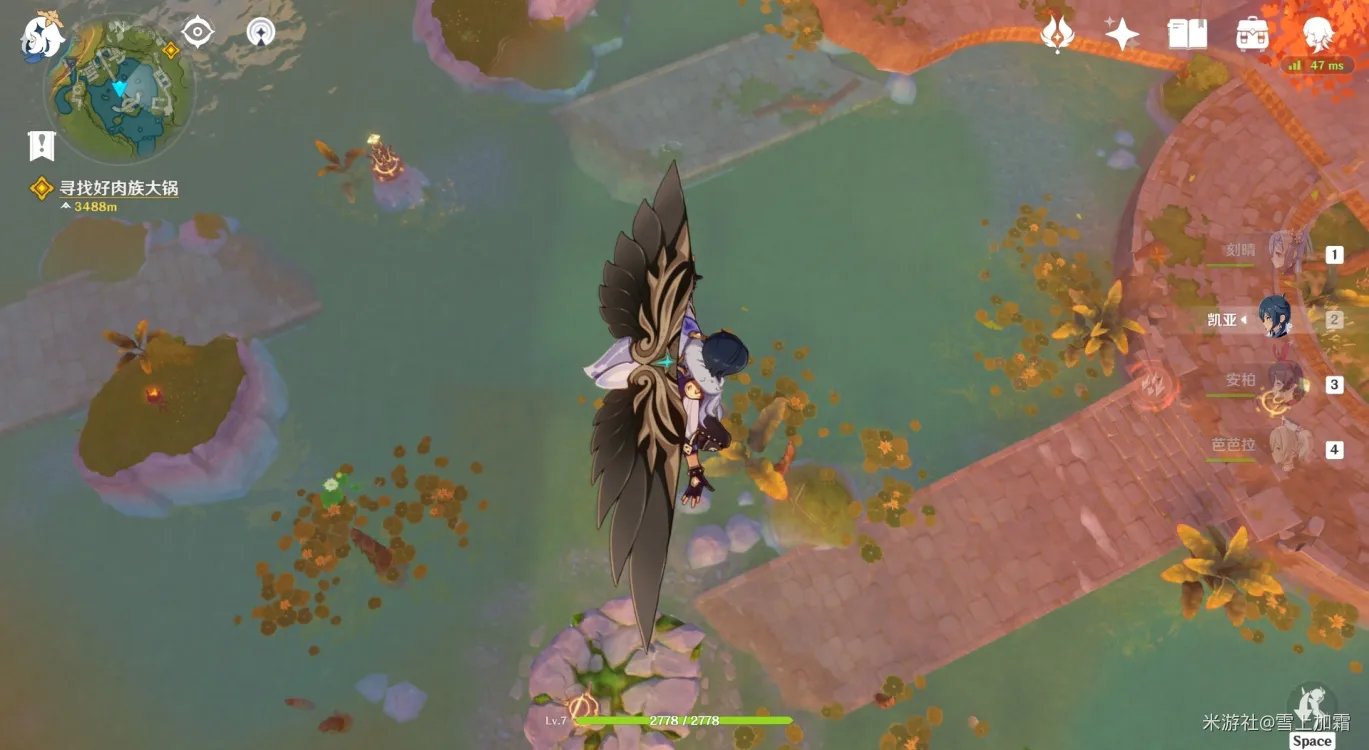Select the tracked quest 寻找好肉族大锅
The image size is (1369, 750).
(118, 188)
